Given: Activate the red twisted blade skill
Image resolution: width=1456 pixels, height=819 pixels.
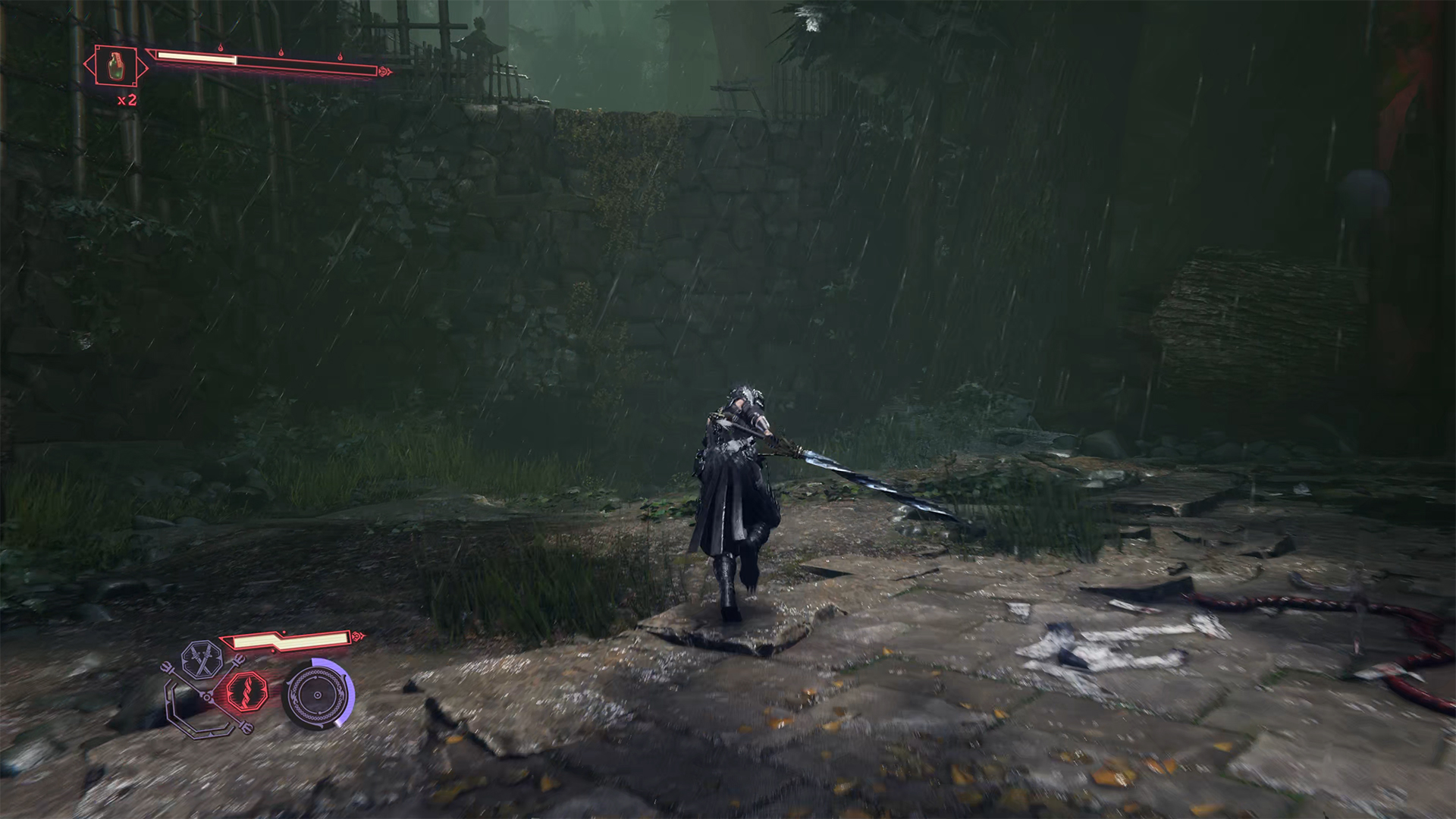Looking at the screenshot, I should point(247,691).
